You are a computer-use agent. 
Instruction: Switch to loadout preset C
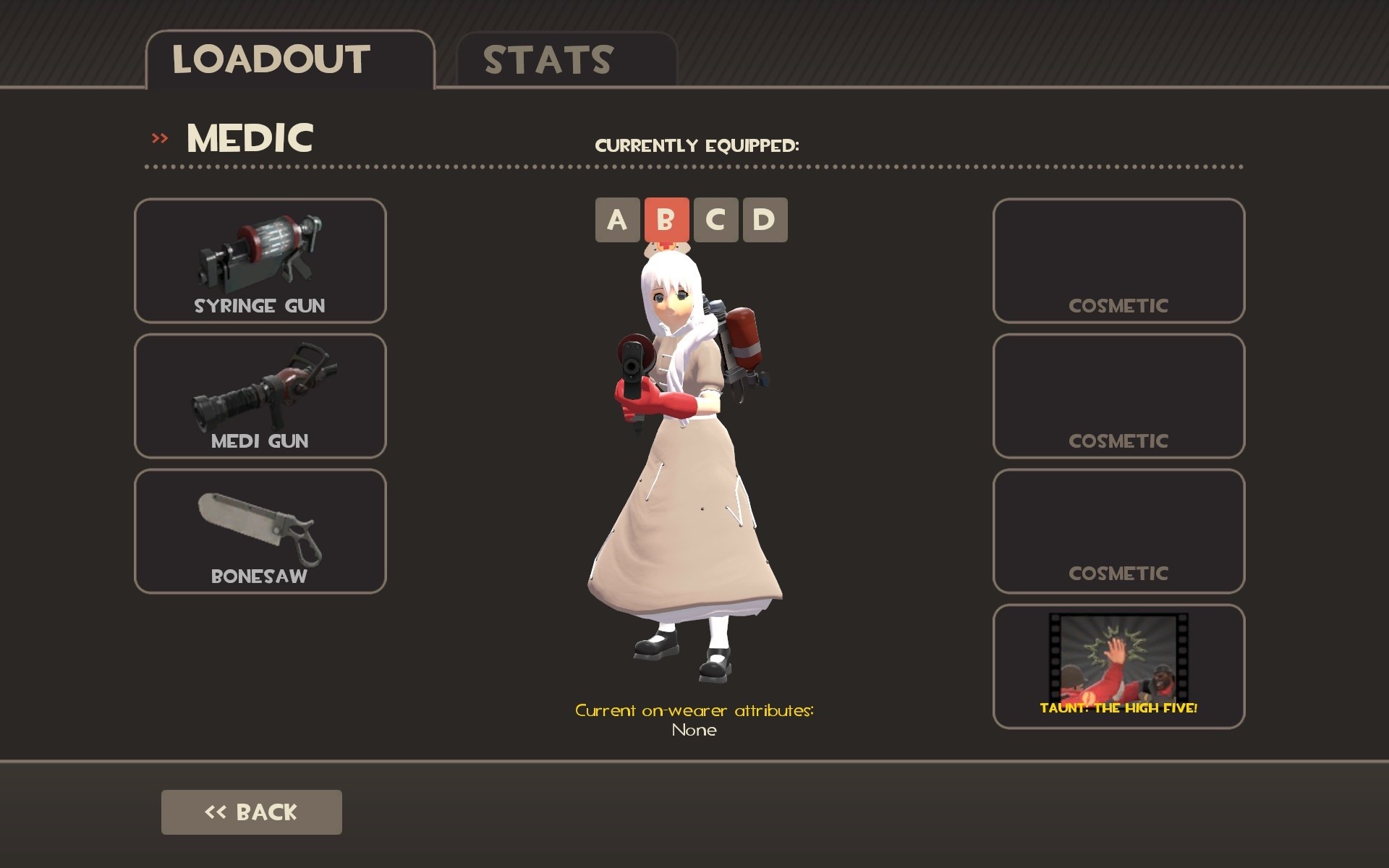[x=717, y=220]
